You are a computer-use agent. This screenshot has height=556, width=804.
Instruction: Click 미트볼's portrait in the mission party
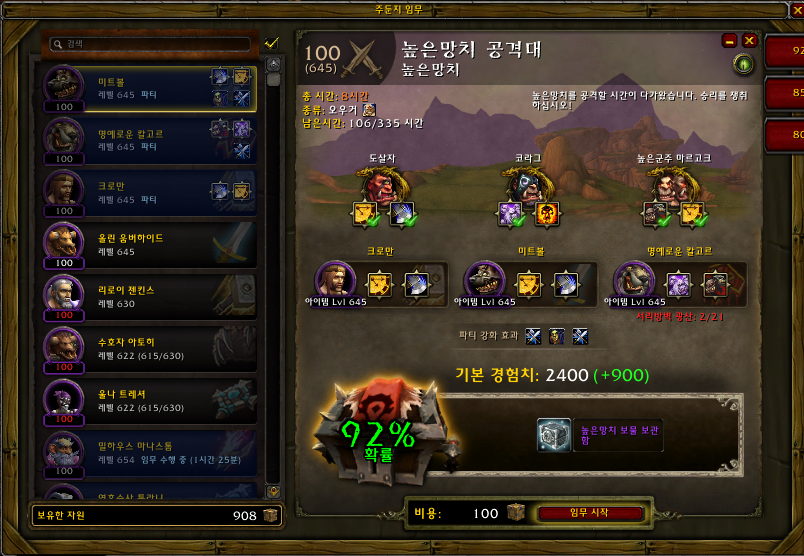click(485, 280)
